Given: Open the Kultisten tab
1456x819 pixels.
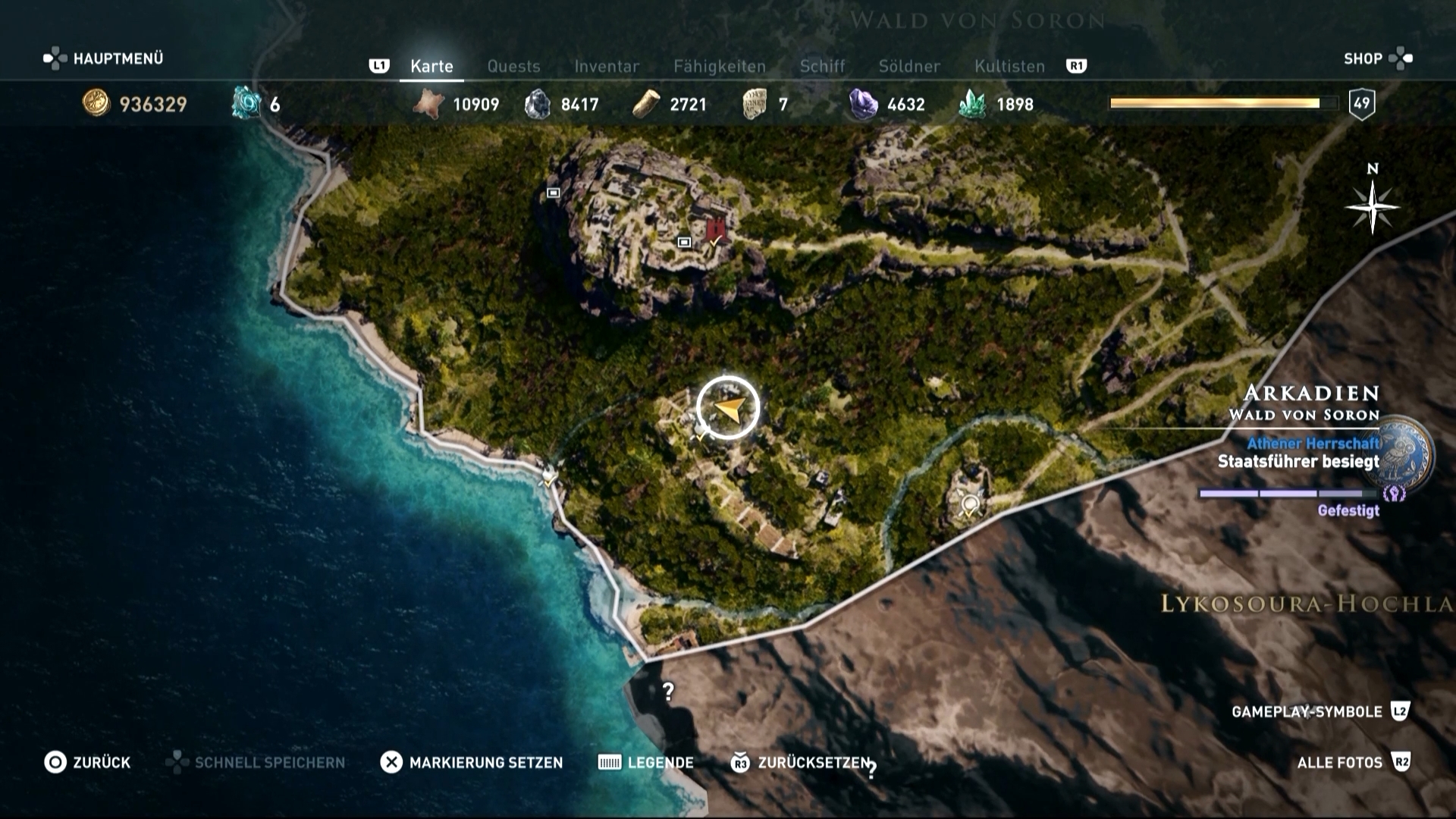Looking at the screenshot, I should 1009,67.
